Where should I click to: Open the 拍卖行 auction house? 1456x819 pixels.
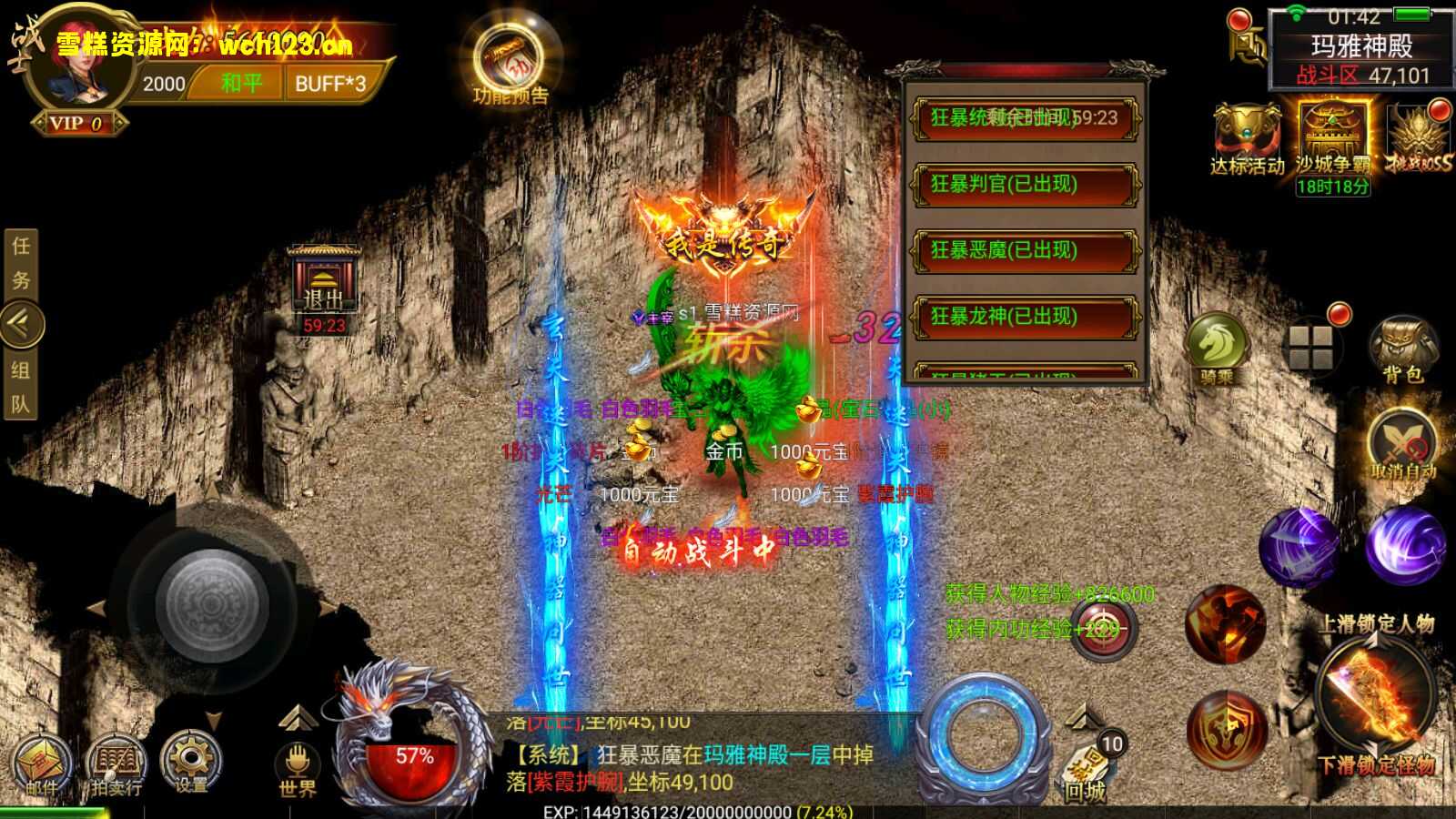116,764
